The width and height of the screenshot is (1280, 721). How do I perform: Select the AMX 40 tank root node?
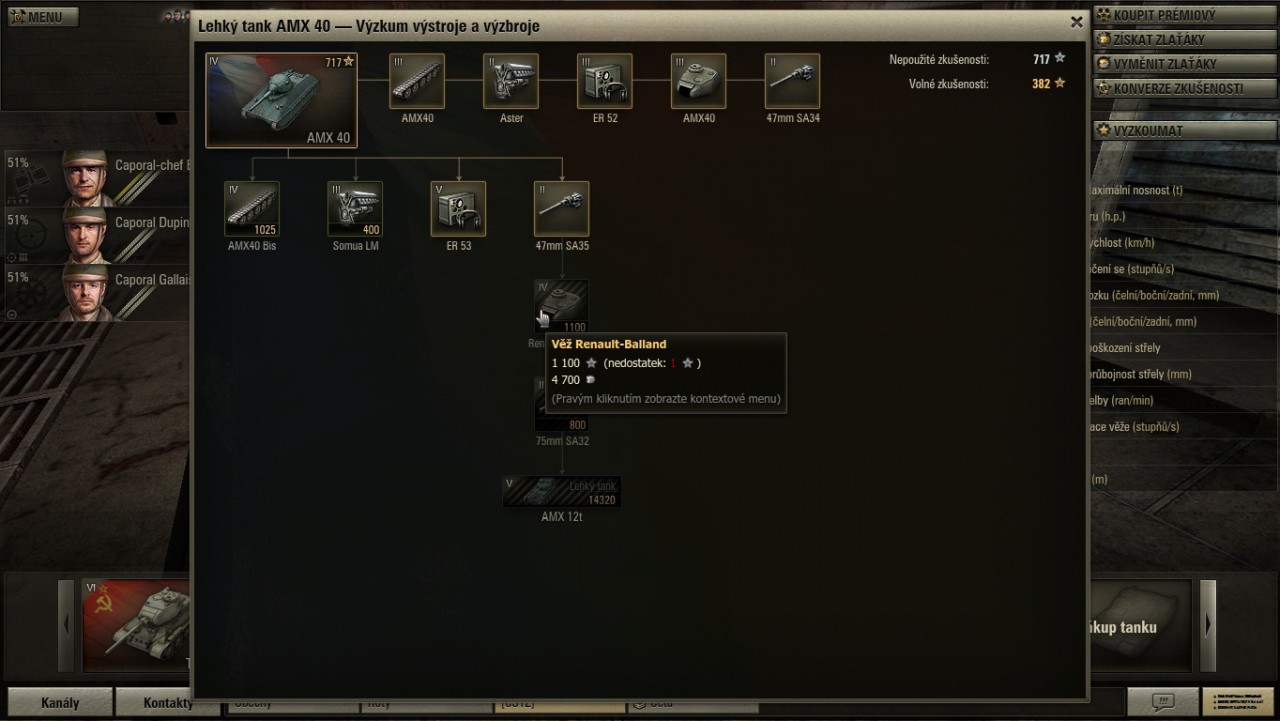[x=281, y=100]
